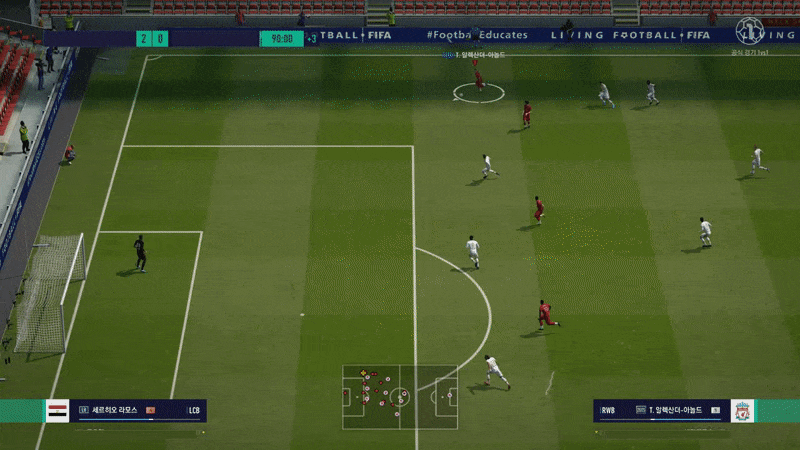The height and width of the screenshot is (450, 800).
Task: Click the red-white-black flag team icon
Action: tap(58, 410)
